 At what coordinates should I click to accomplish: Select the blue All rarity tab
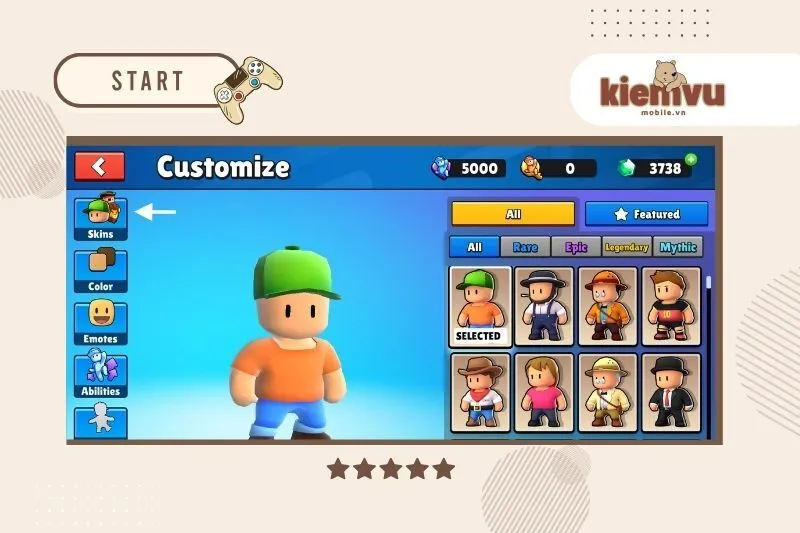474,247
